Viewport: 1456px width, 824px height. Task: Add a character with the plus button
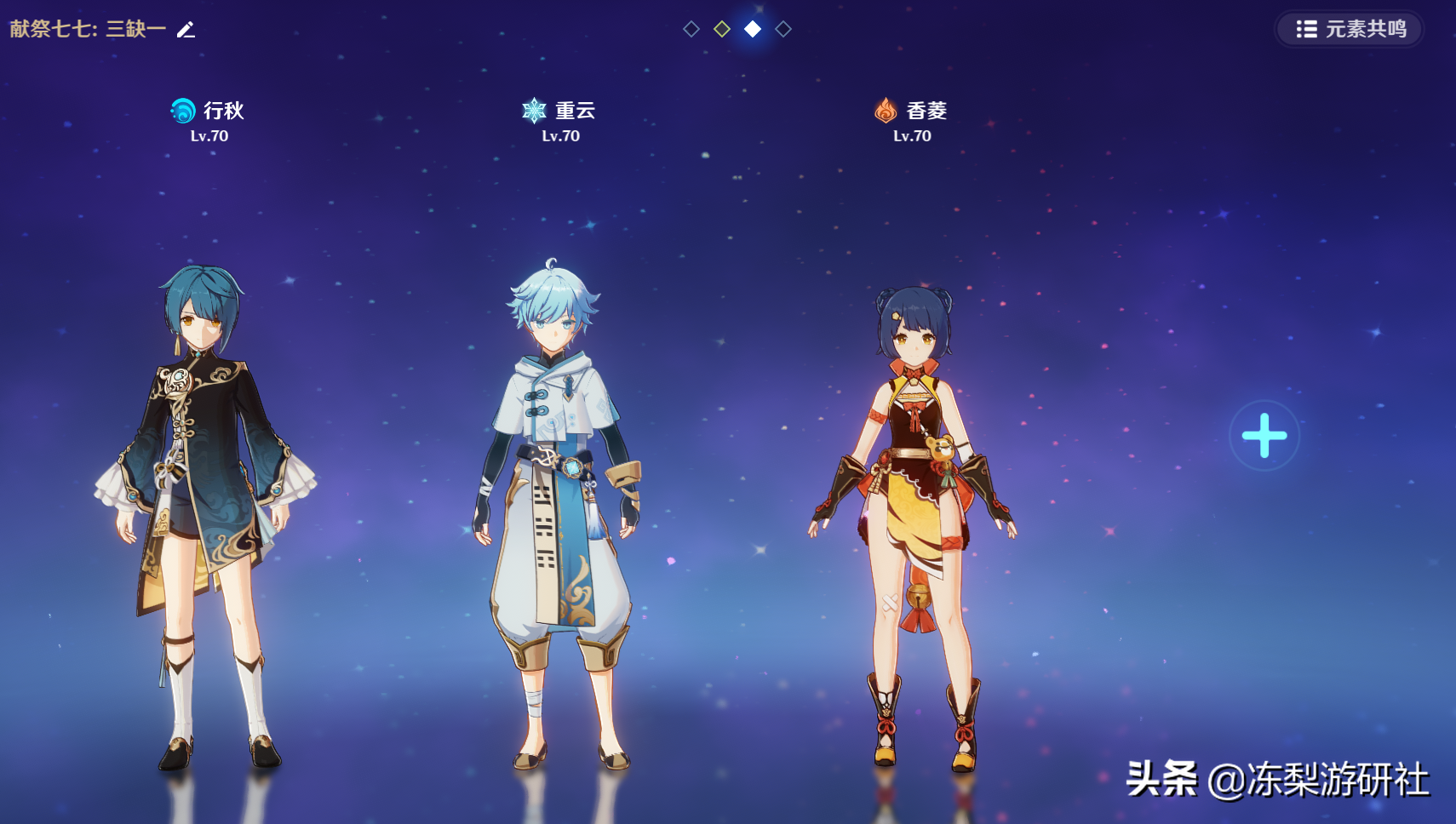[1264, 435]
